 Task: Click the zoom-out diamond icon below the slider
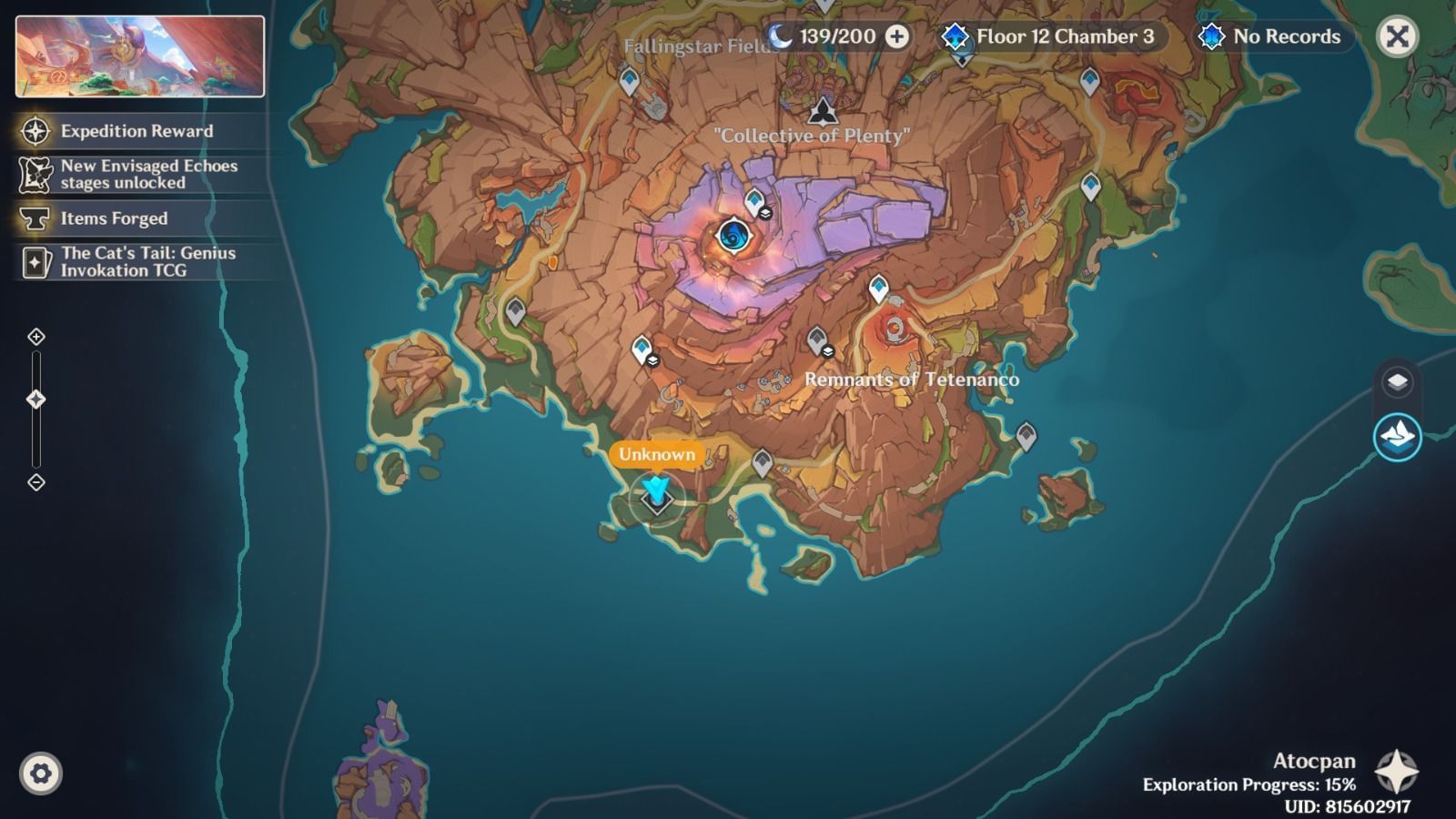pyautogui.click(x=36, y=482)
